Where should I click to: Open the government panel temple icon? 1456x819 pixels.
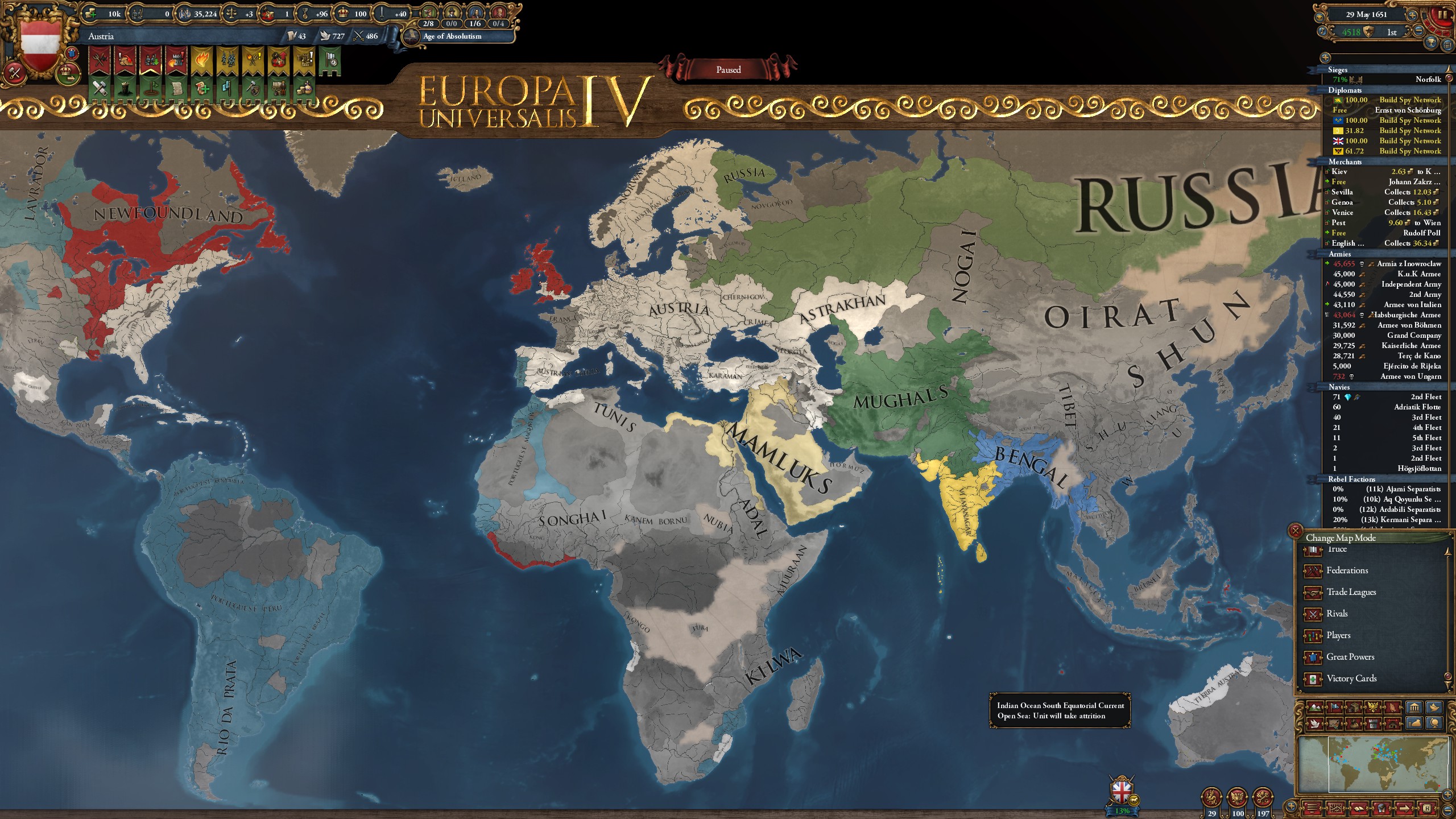[1414, 708]
